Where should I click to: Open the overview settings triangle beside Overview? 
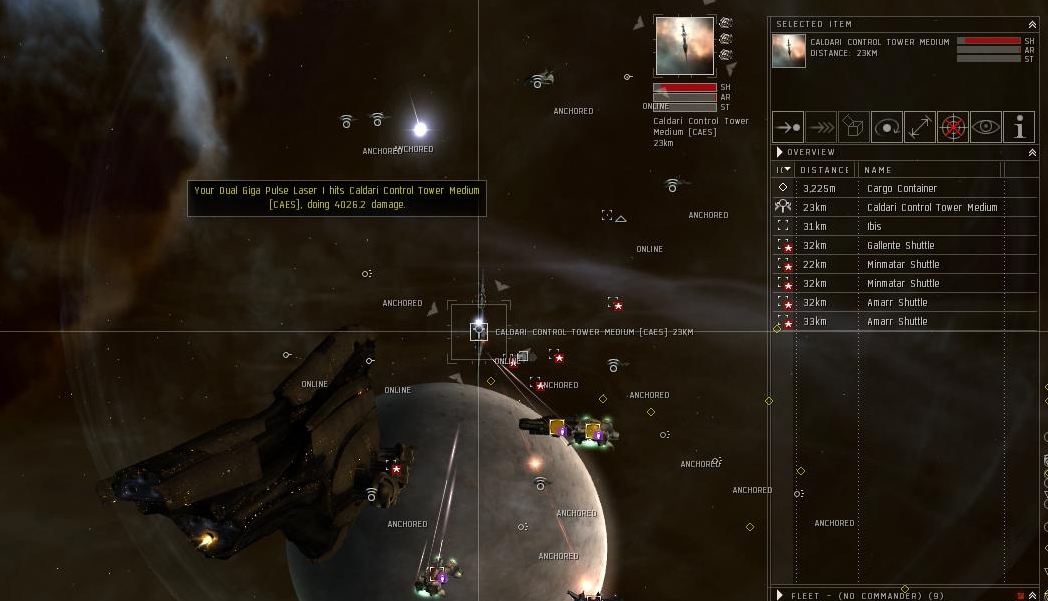[780, 152]
